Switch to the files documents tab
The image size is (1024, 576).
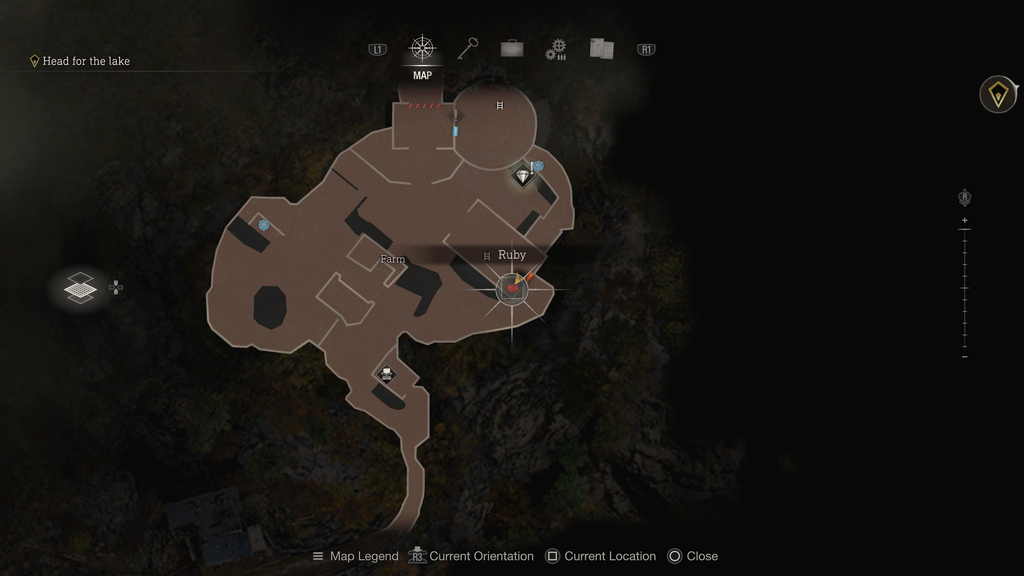click(x=601, y=49)
